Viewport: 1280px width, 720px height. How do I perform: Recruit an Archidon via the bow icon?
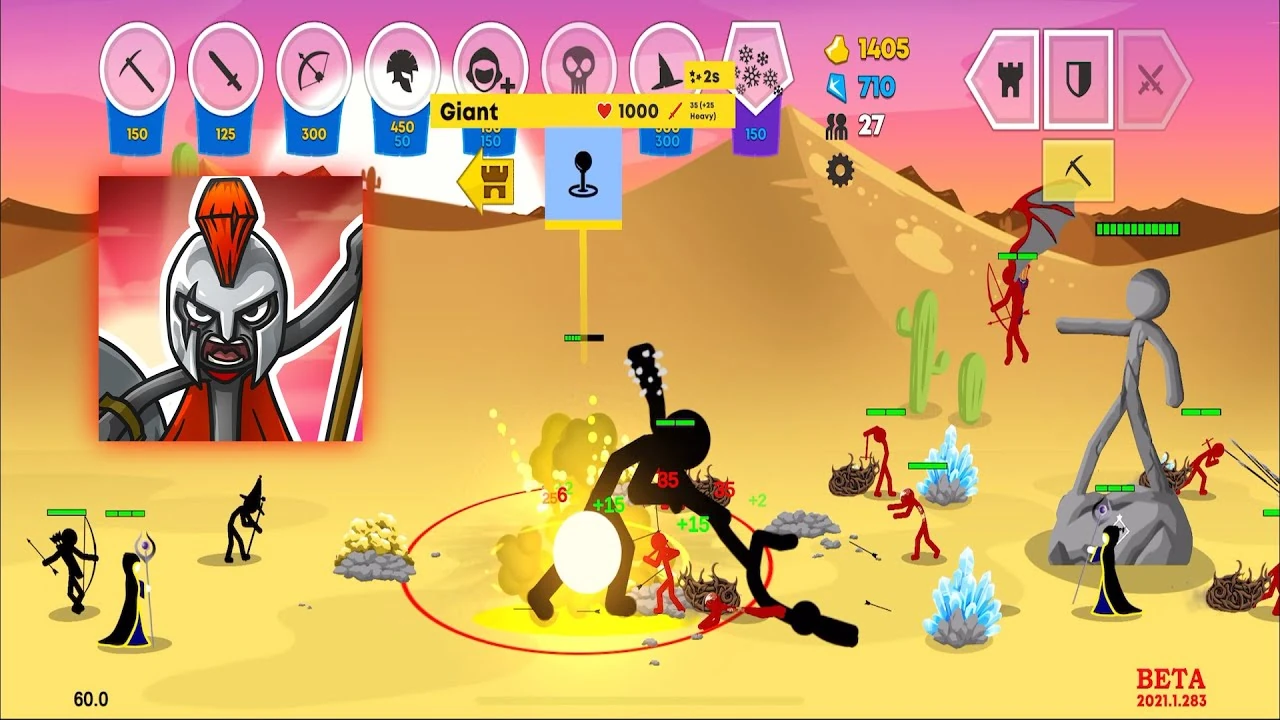[x=312, y=70]
